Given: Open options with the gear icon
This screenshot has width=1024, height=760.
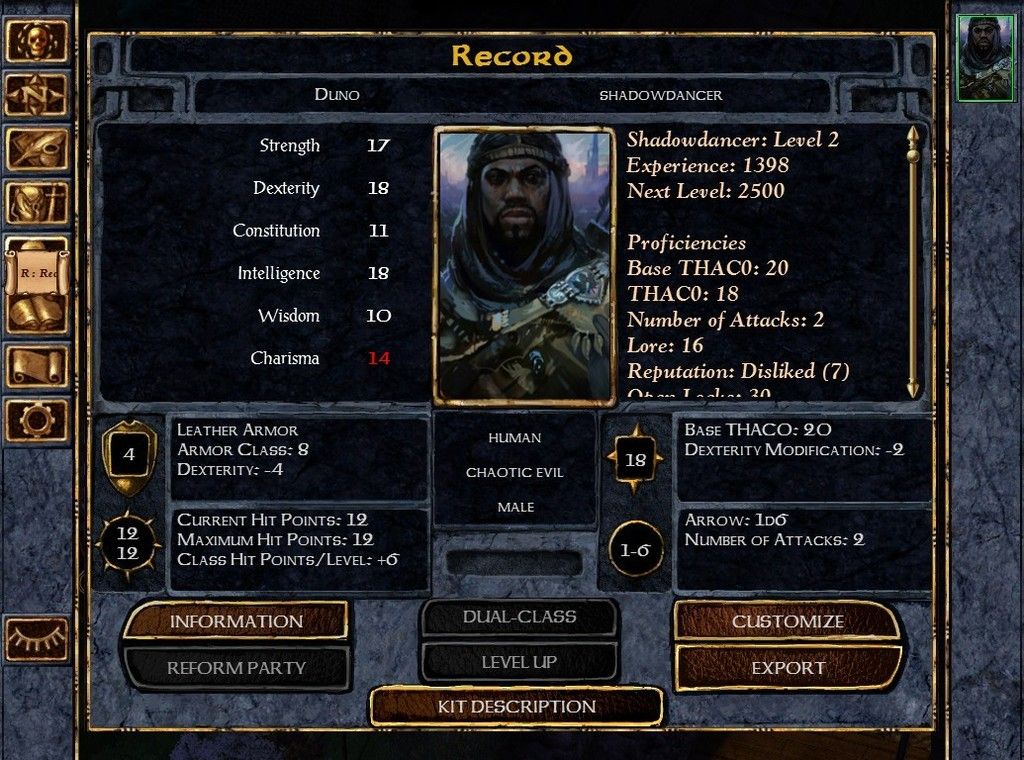Looking at the screenshot, I should (37, 419).
